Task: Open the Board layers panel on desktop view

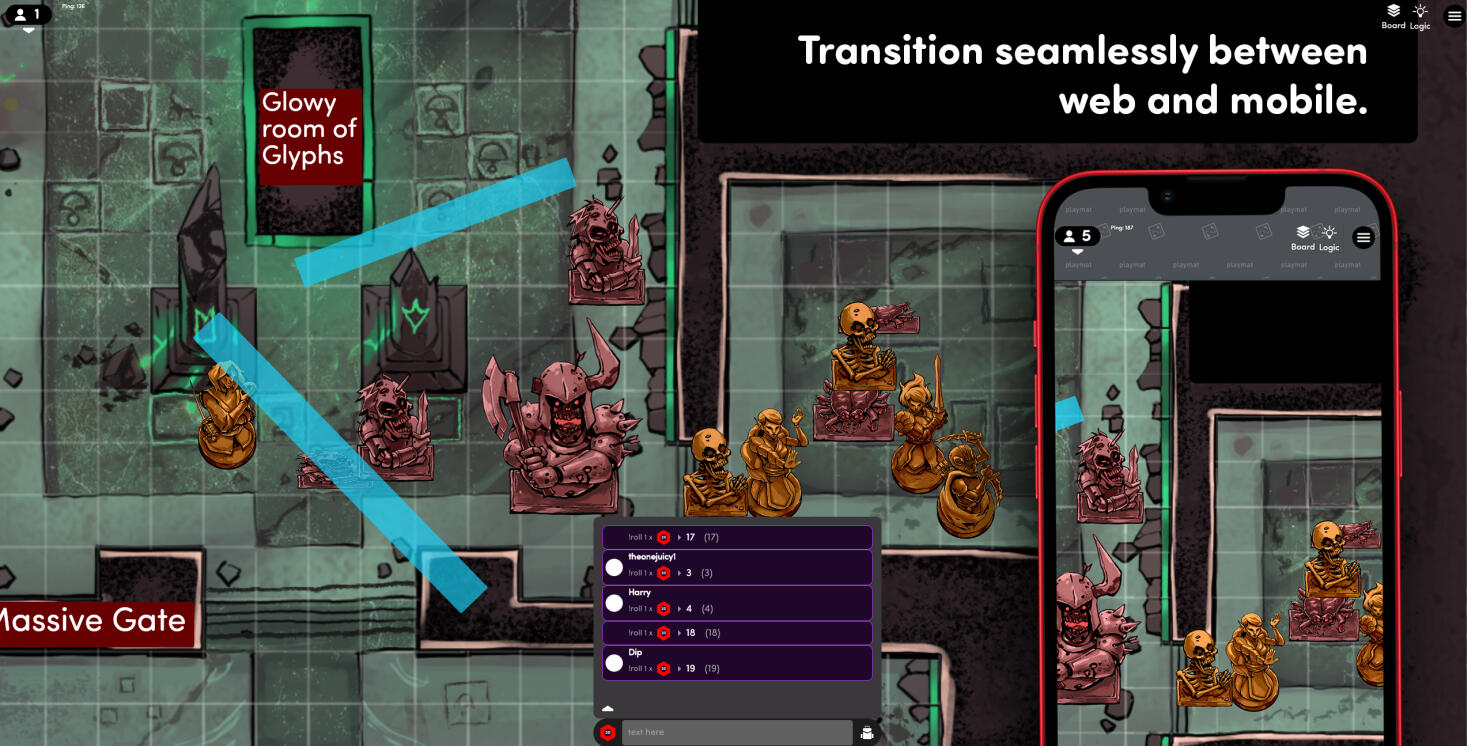Action: tap(1393, 16)
